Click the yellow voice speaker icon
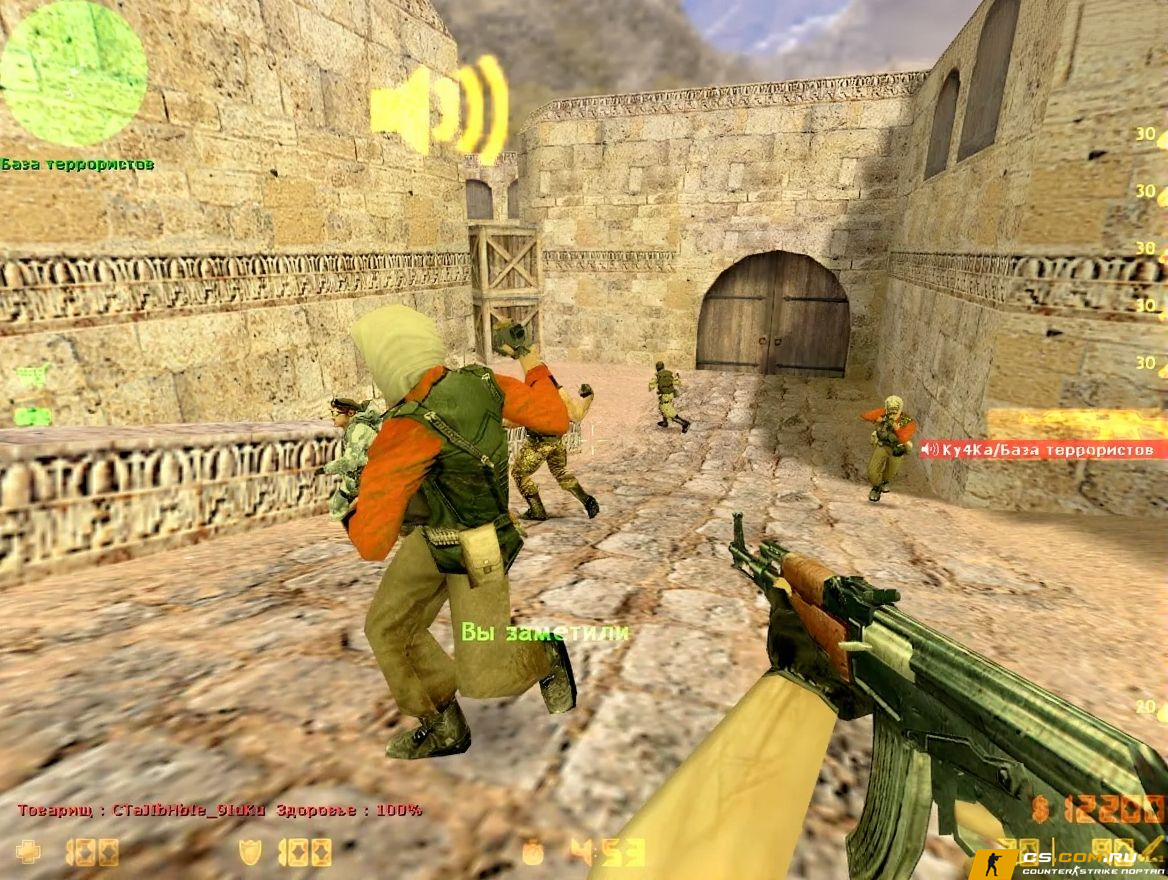Viewport: 1168px width, 880px height. [x=438, y=108]
